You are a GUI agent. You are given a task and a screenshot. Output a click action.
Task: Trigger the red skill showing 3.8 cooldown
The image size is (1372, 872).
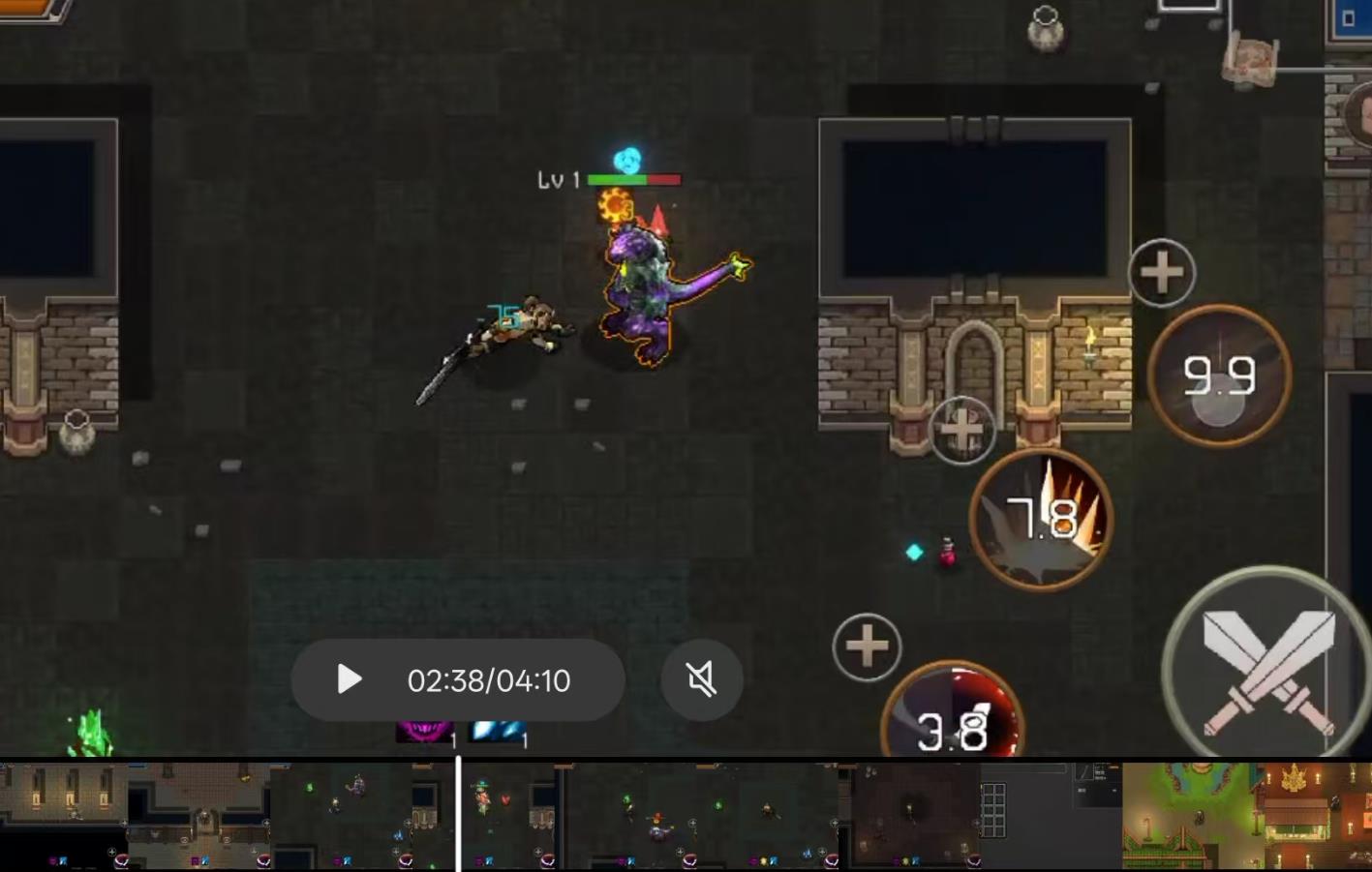click(x=953, y=716)
